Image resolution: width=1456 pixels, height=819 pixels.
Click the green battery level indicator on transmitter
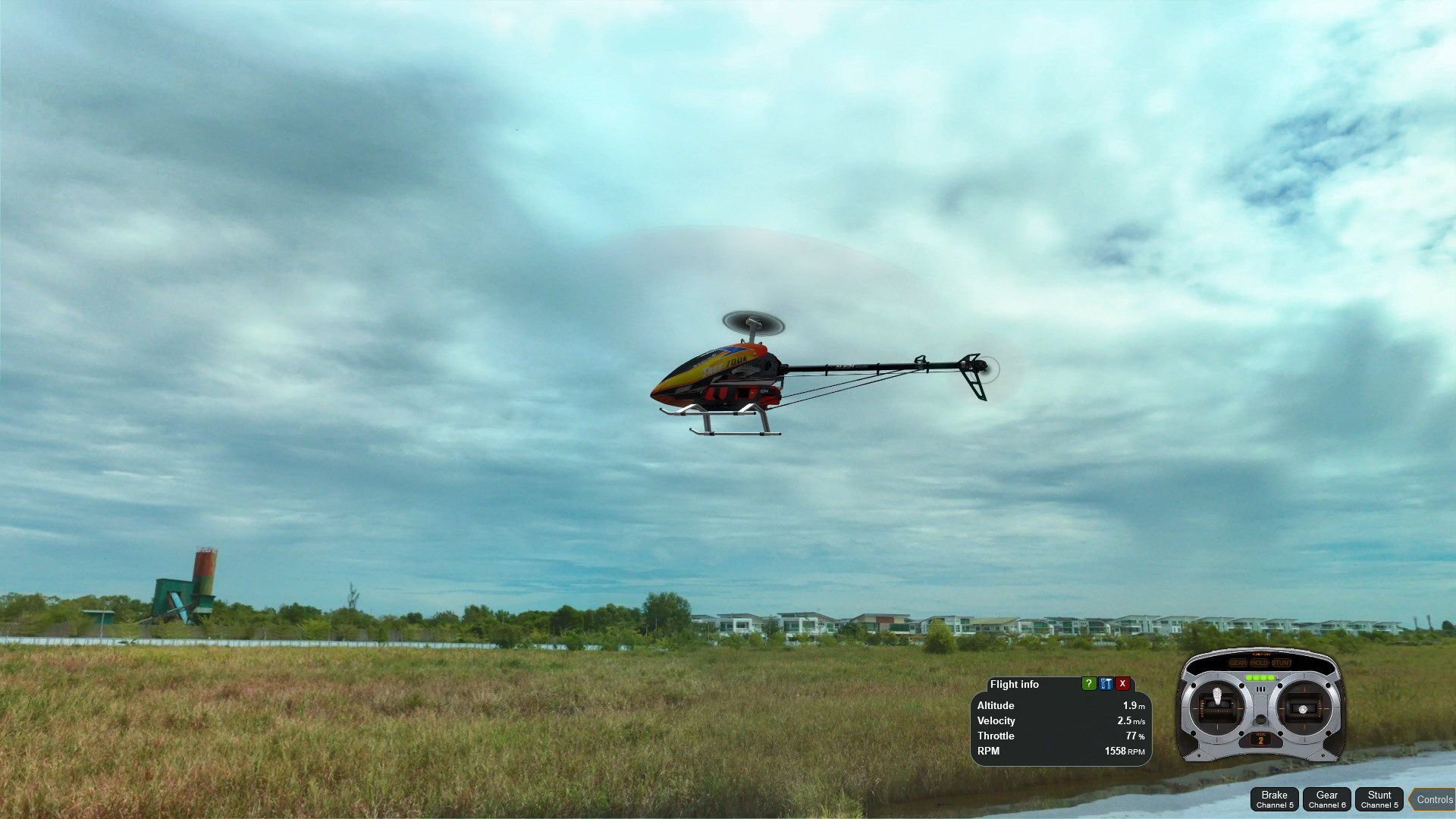pos(1260,676)
